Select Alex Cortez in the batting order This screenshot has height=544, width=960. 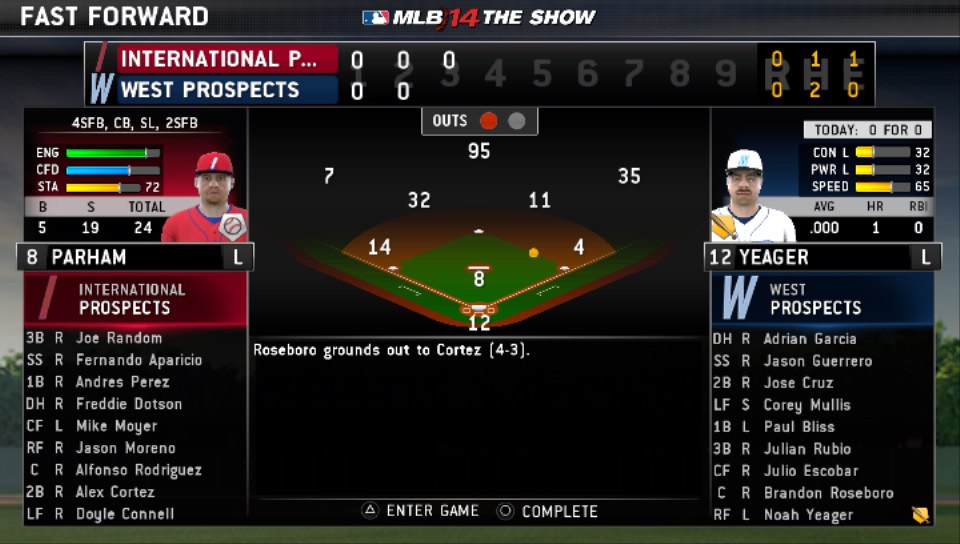tap(115, 492)
